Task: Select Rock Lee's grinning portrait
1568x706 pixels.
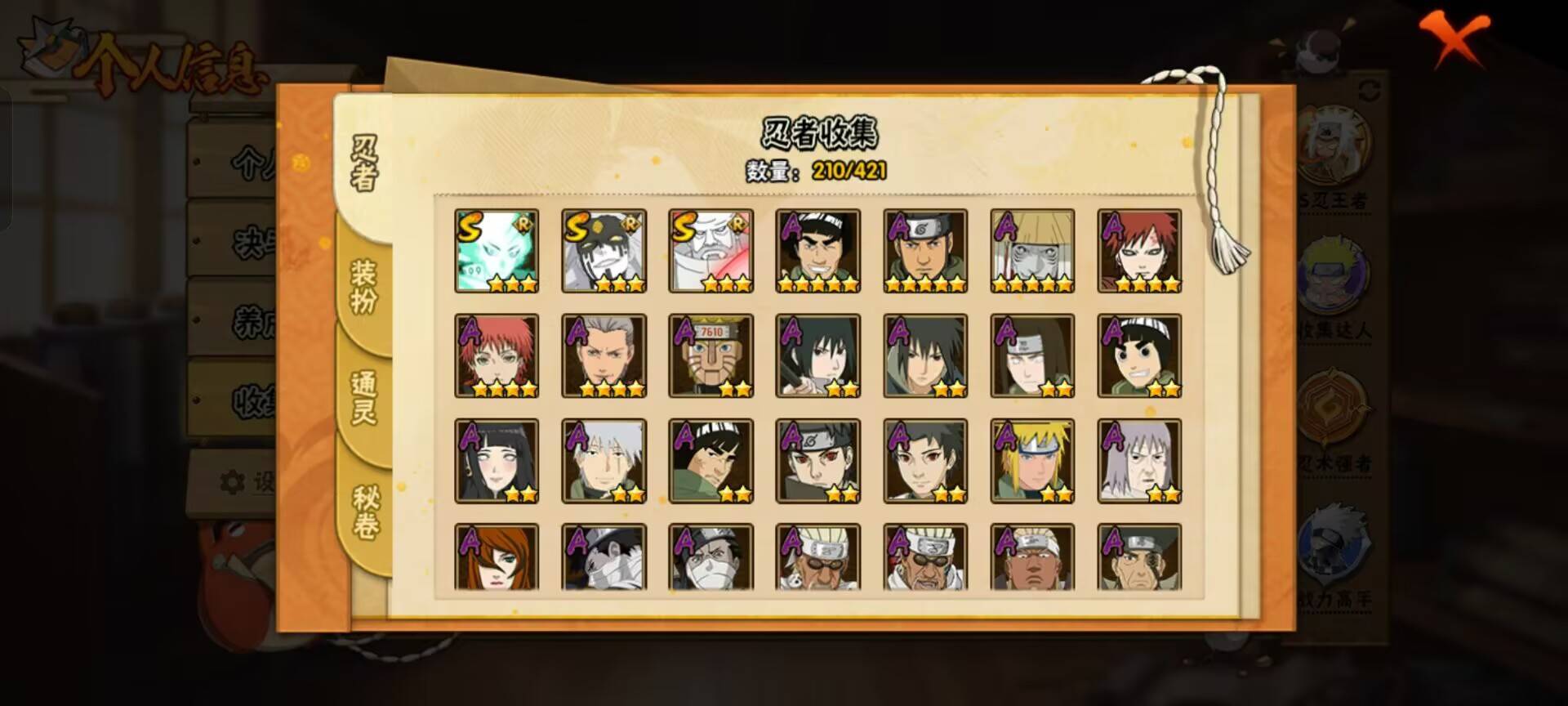Action: (1139, 356)
